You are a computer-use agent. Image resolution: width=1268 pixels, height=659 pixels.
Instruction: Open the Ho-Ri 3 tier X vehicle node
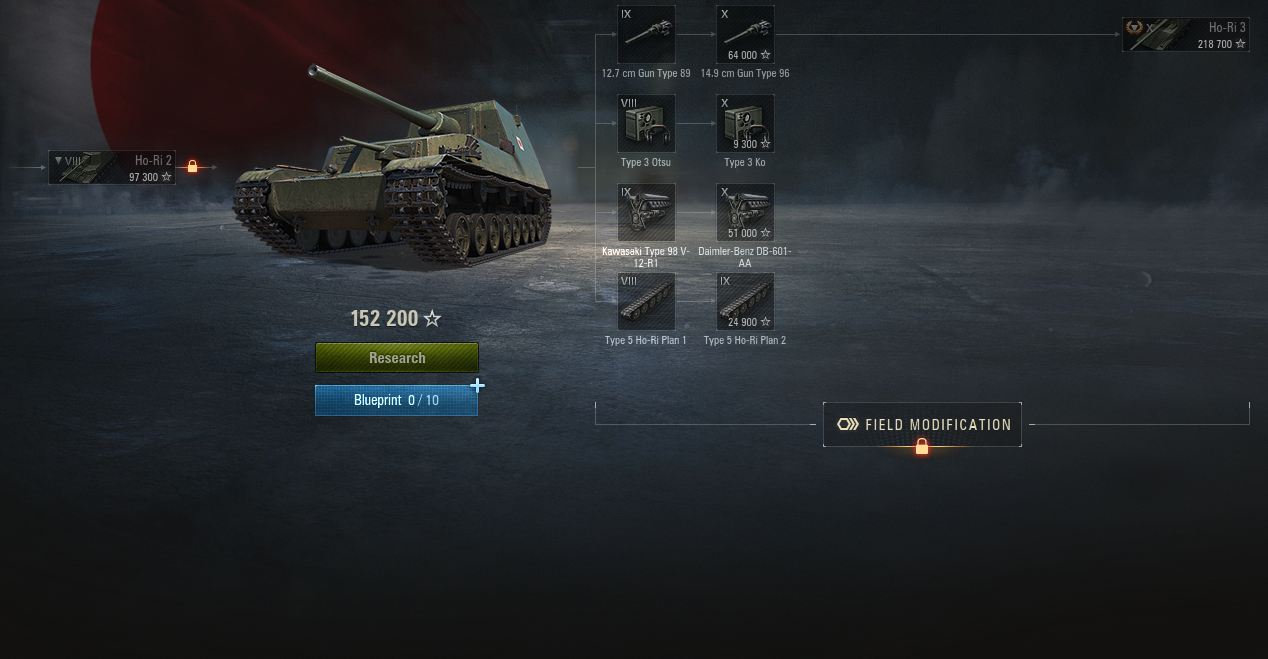(1185, 35)
